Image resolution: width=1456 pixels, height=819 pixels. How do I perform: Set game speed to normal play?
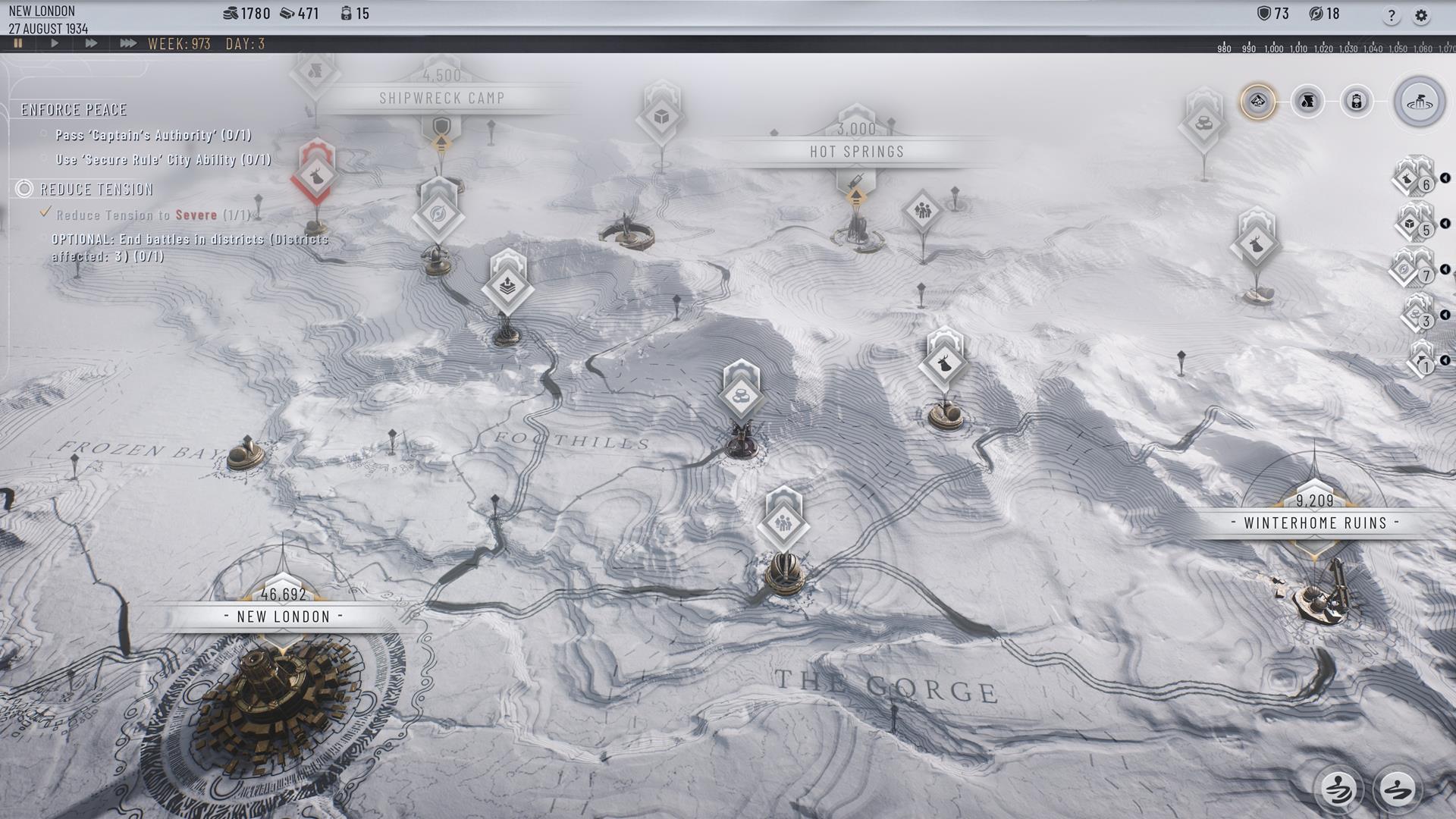[x=55, y=44]
